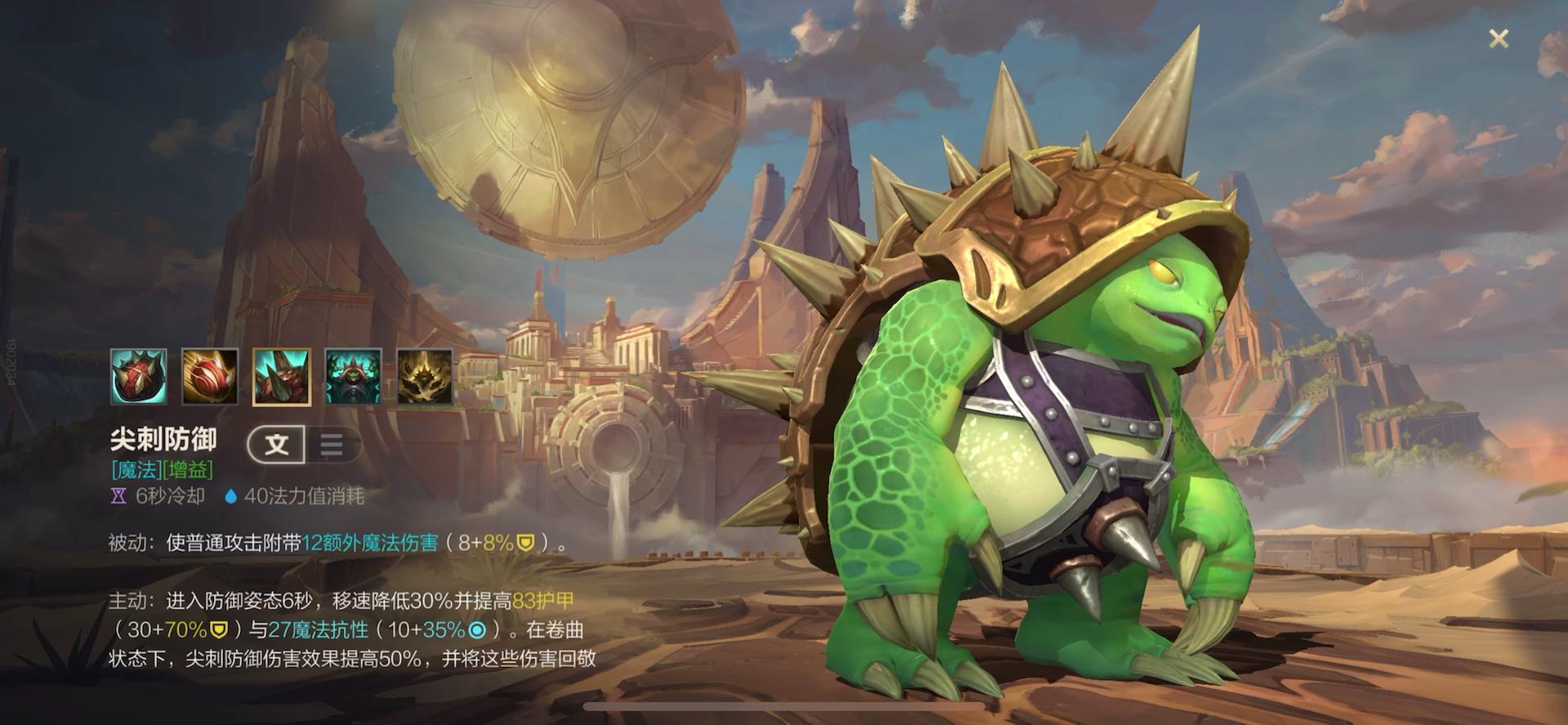The height and width of the screenshot is (725, 1568).
Task: Close the ability detail screen
Action: click(x=1499, y=38)
